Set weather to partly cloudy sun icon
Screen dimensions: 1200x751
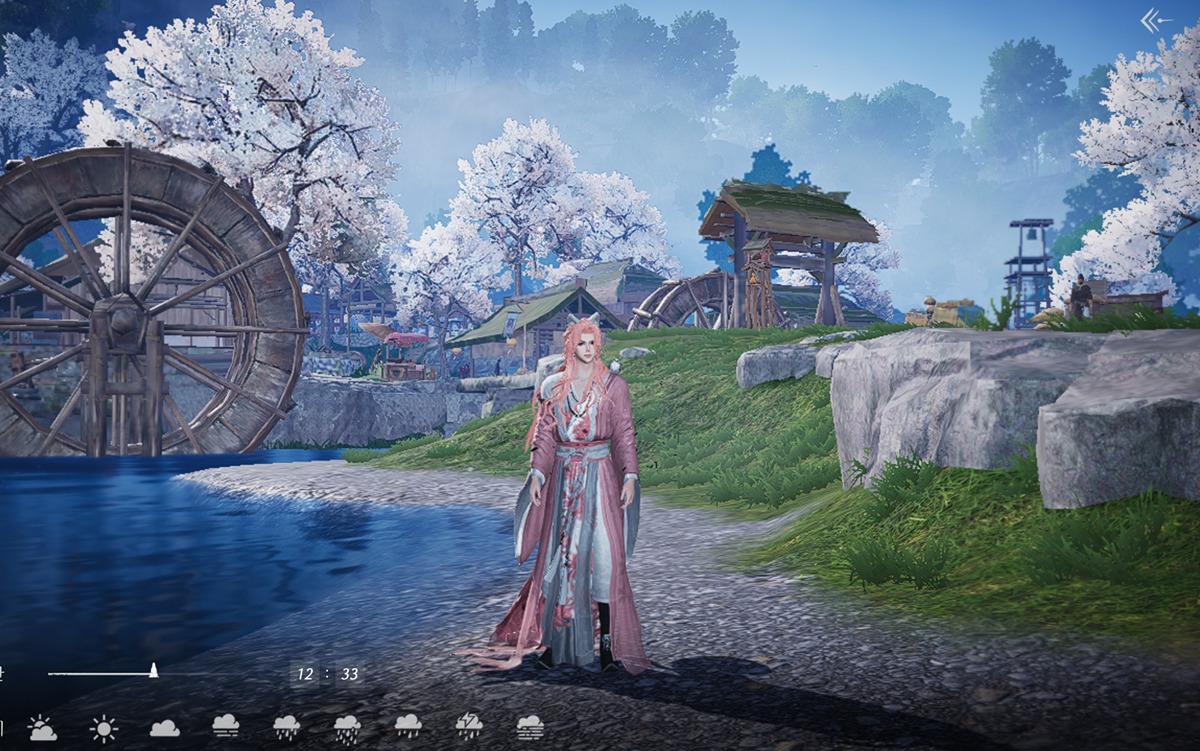pyautogui.click(x=42, y=728)
